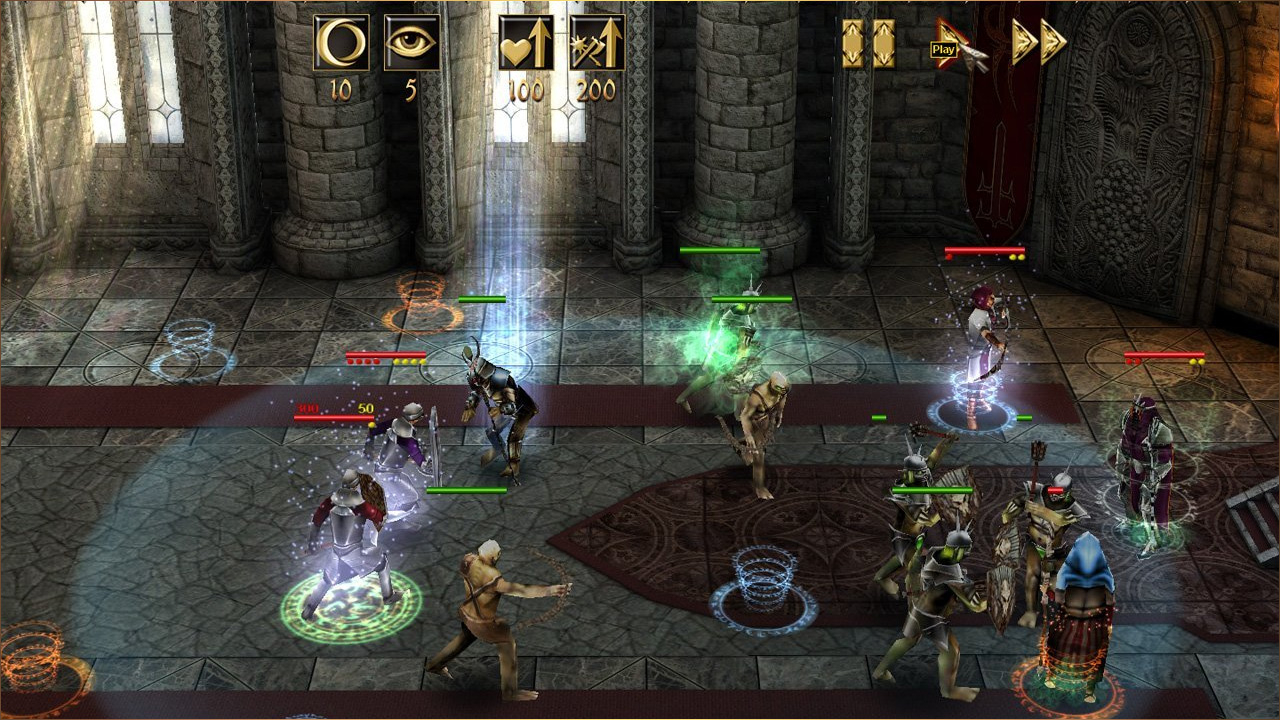Click the red health bar on the far right wall
Viewport: 1280px width, 720px height.
click(x=1163, y=355)
